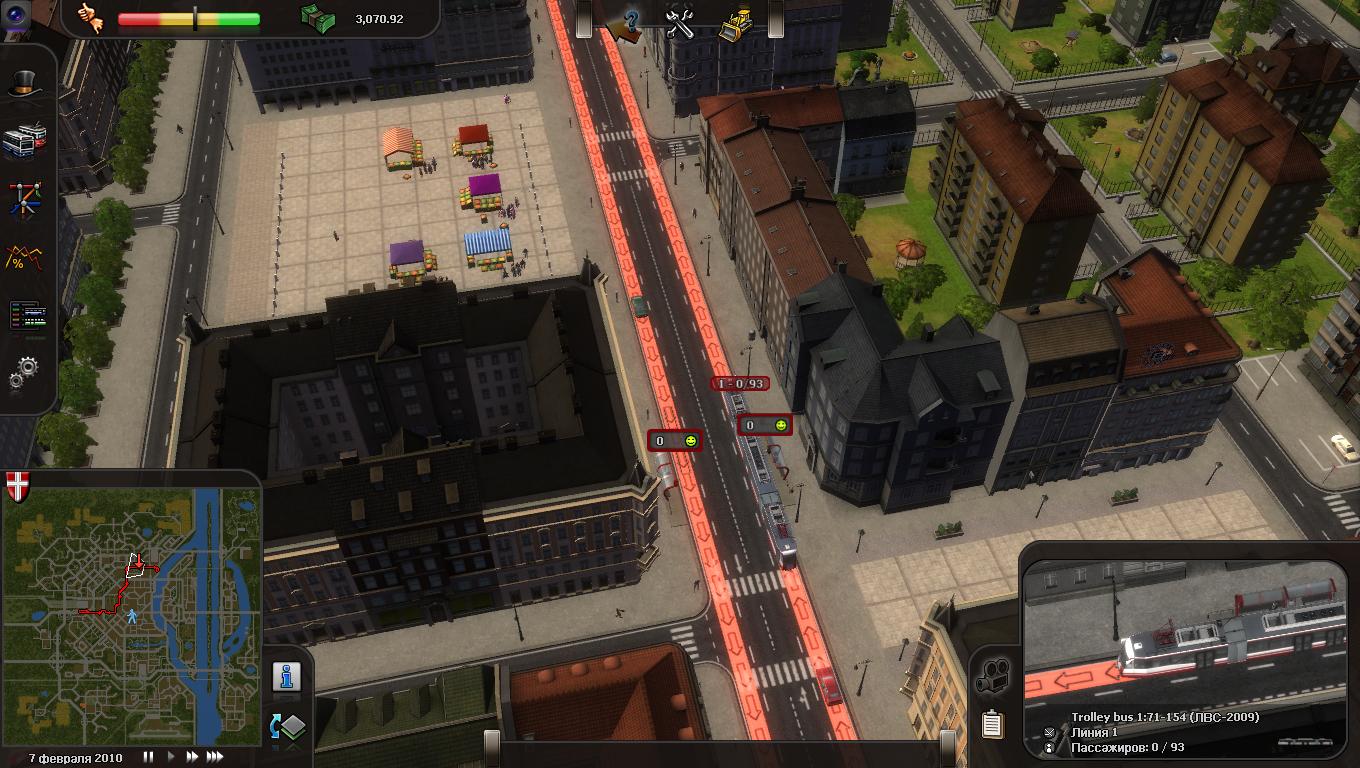
Task: Follow vehicle with the film camera button
Action: point(992,677)
